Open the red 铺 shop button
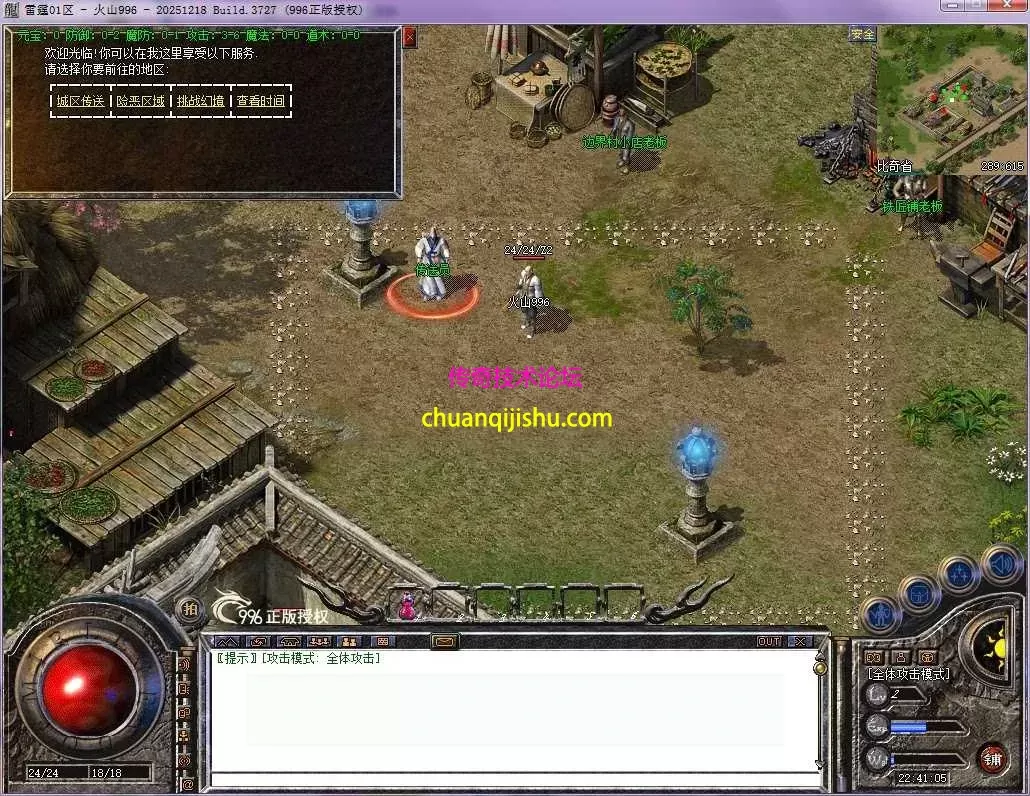 pos(992,759)
